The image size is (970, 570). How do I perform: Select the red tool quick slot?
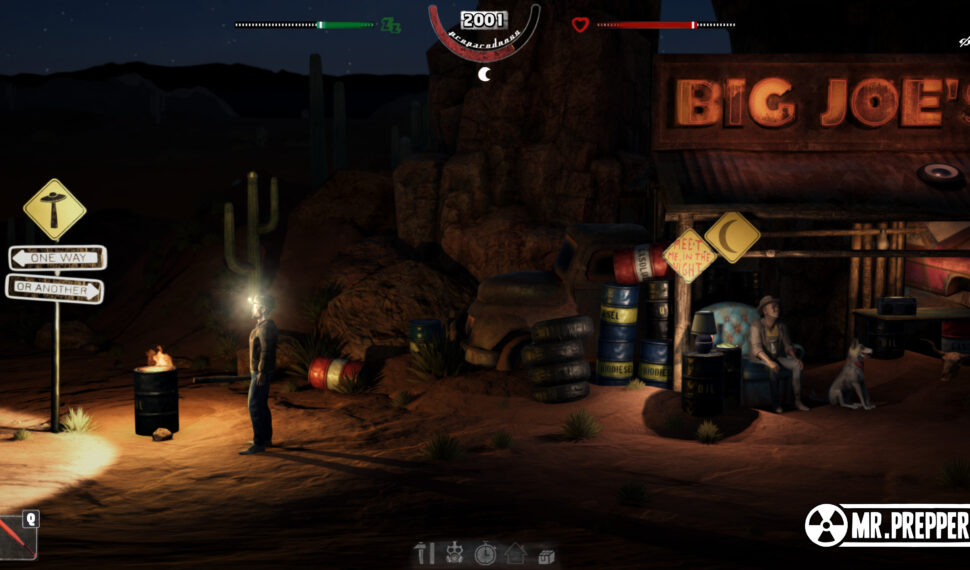[17, 538]
